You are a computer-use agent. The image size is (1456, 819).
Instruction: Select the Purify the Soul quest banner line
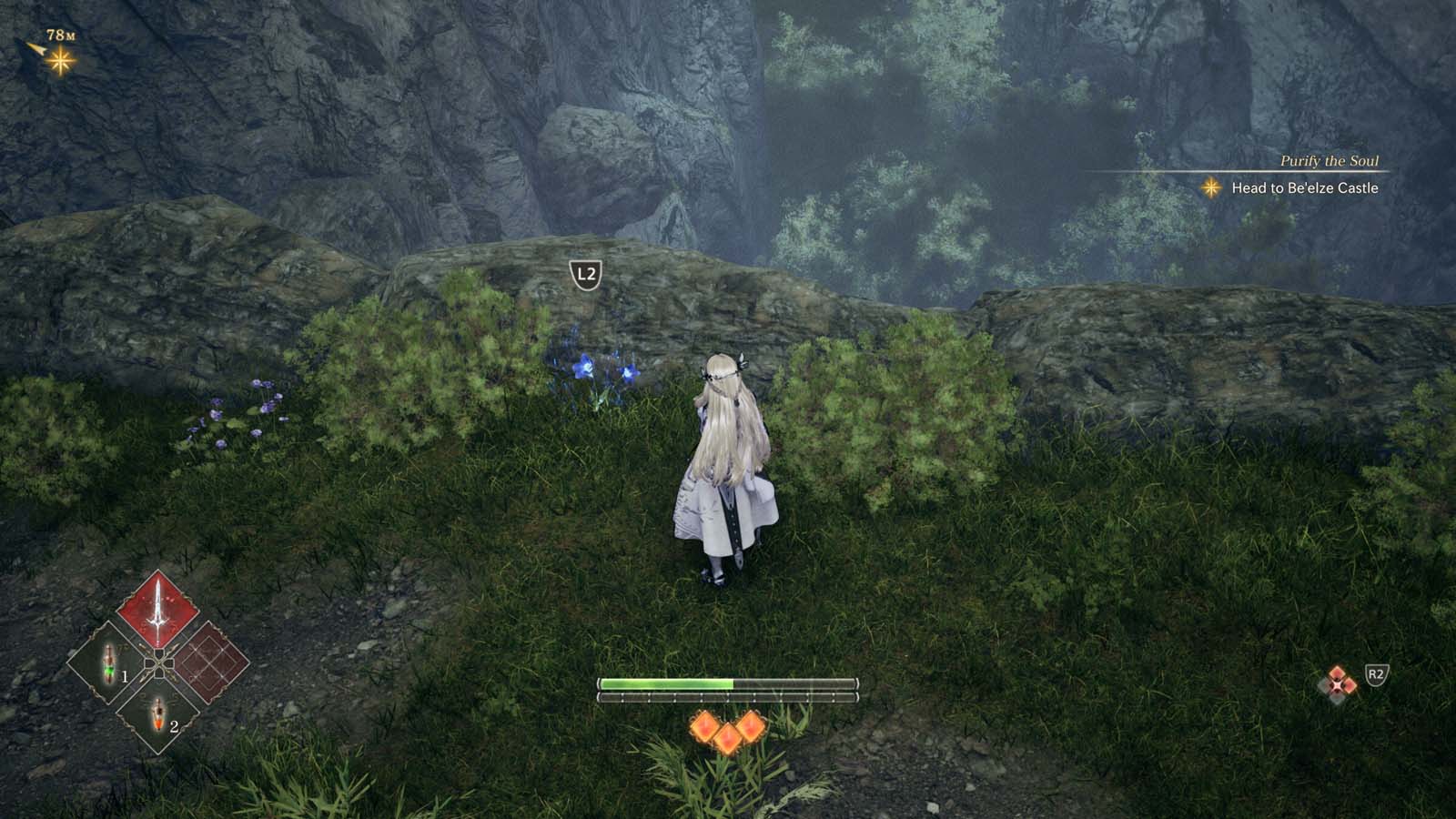pos(1329,162)
